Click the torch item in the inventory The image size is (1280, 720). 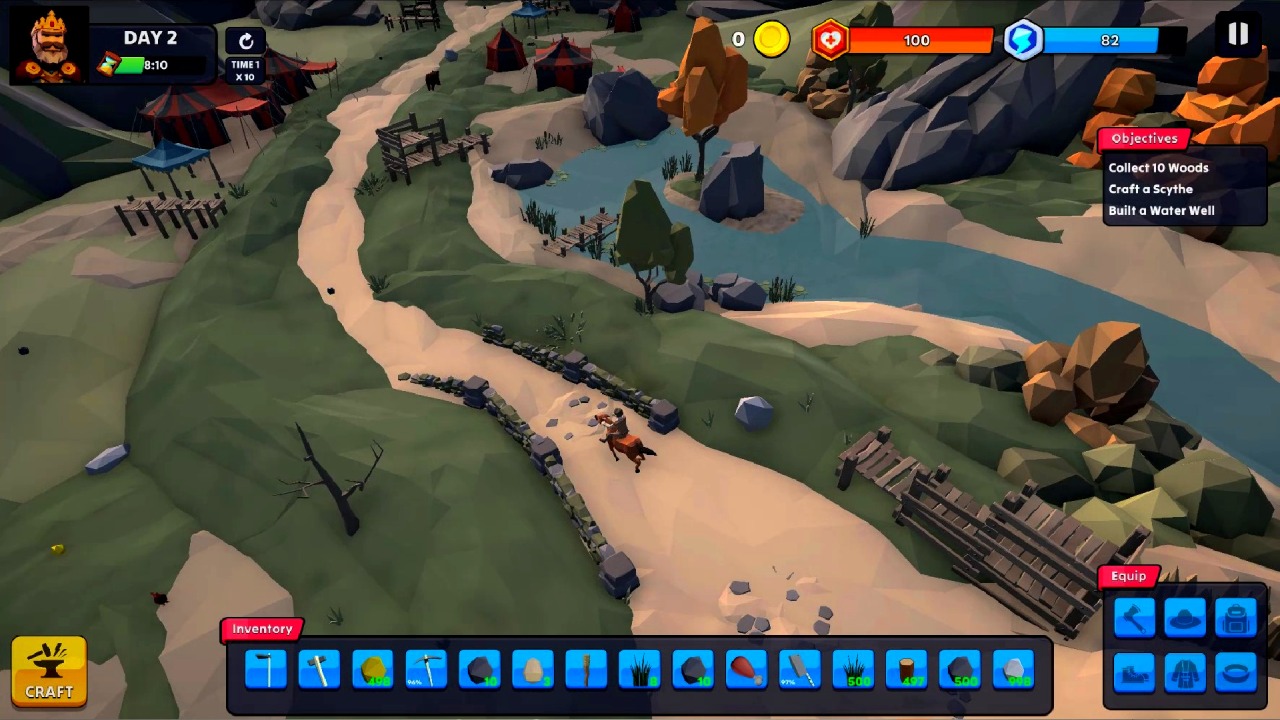click(585, 668)
